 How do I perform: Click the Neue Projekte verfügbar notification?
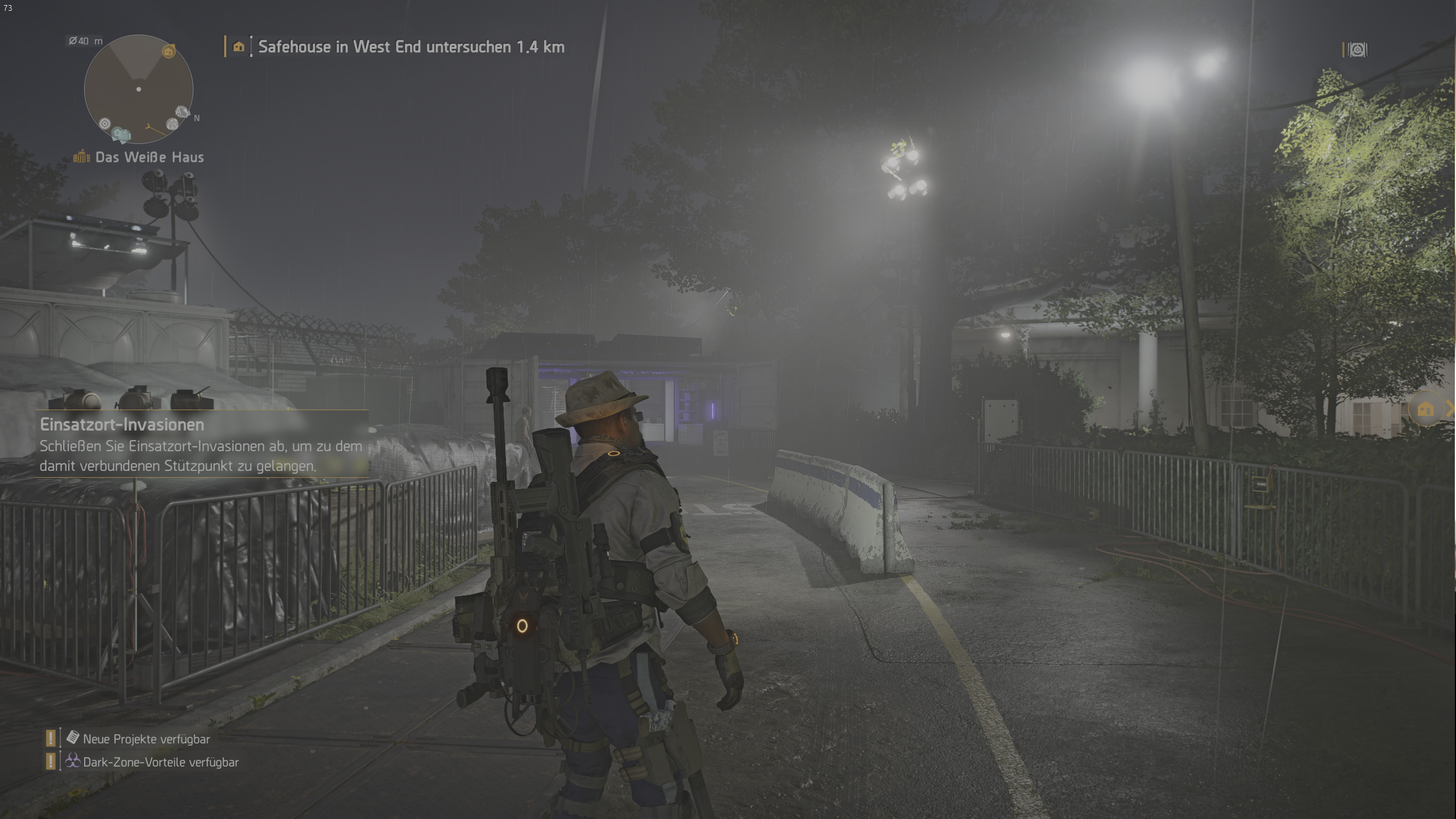146,739
